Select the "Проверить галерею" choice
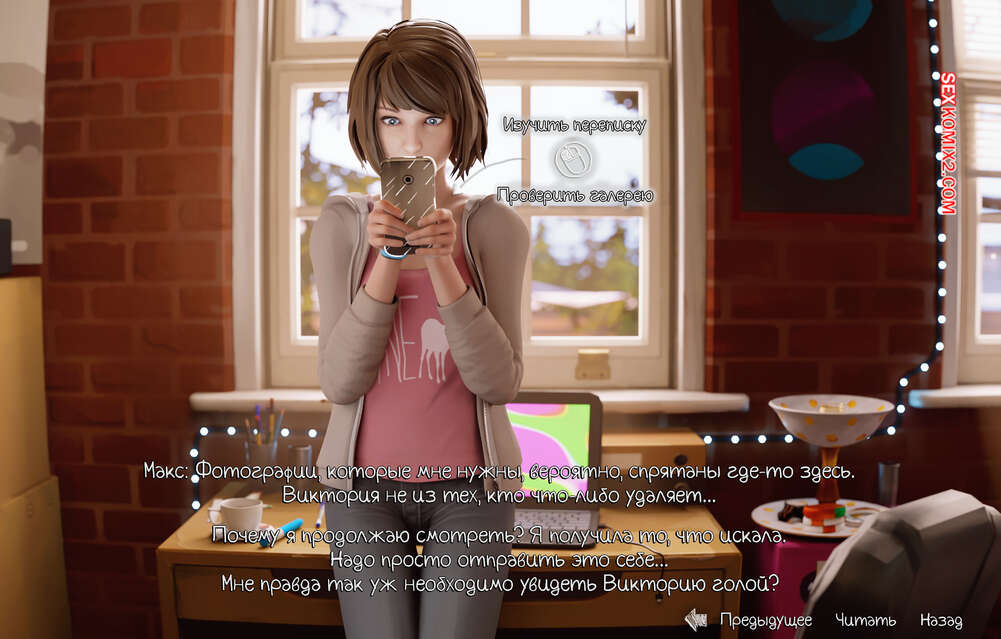1001x639 pixels. pos(574,196)
